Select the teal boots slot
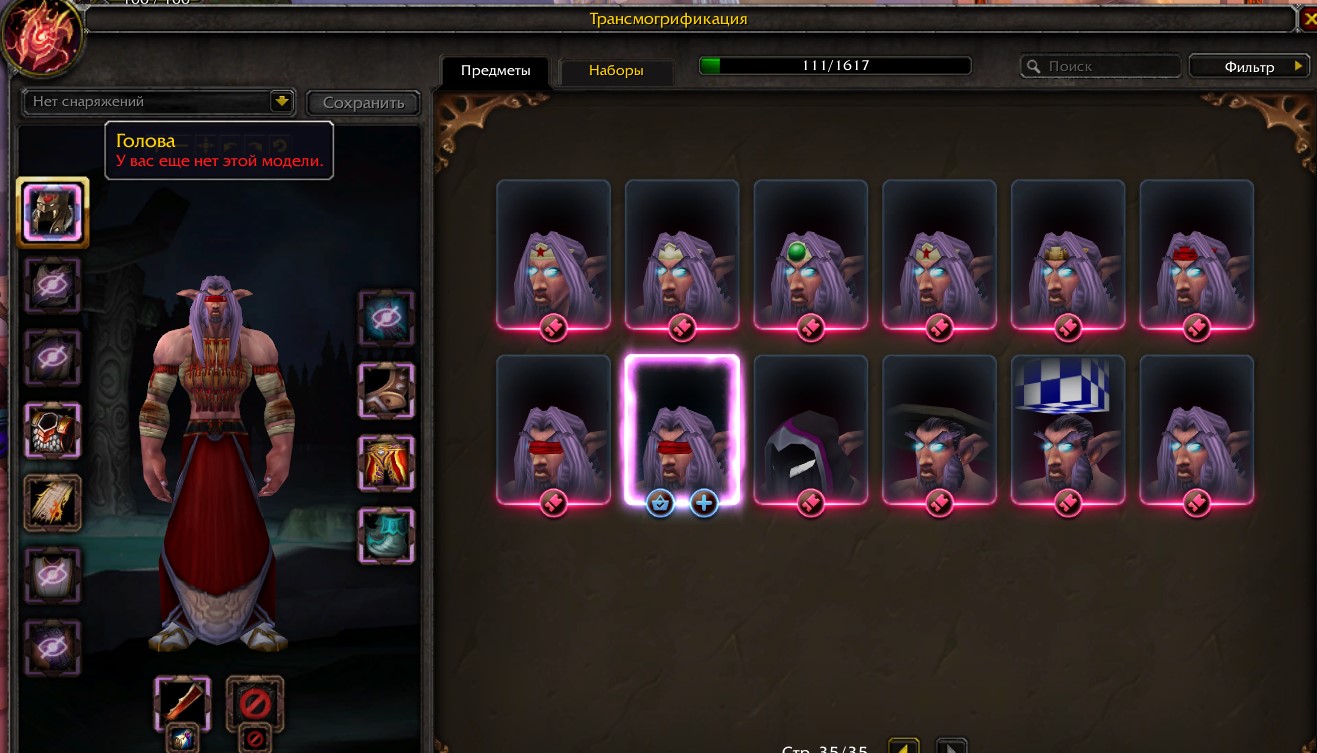Screen dimensions: 1317x753 386,535
